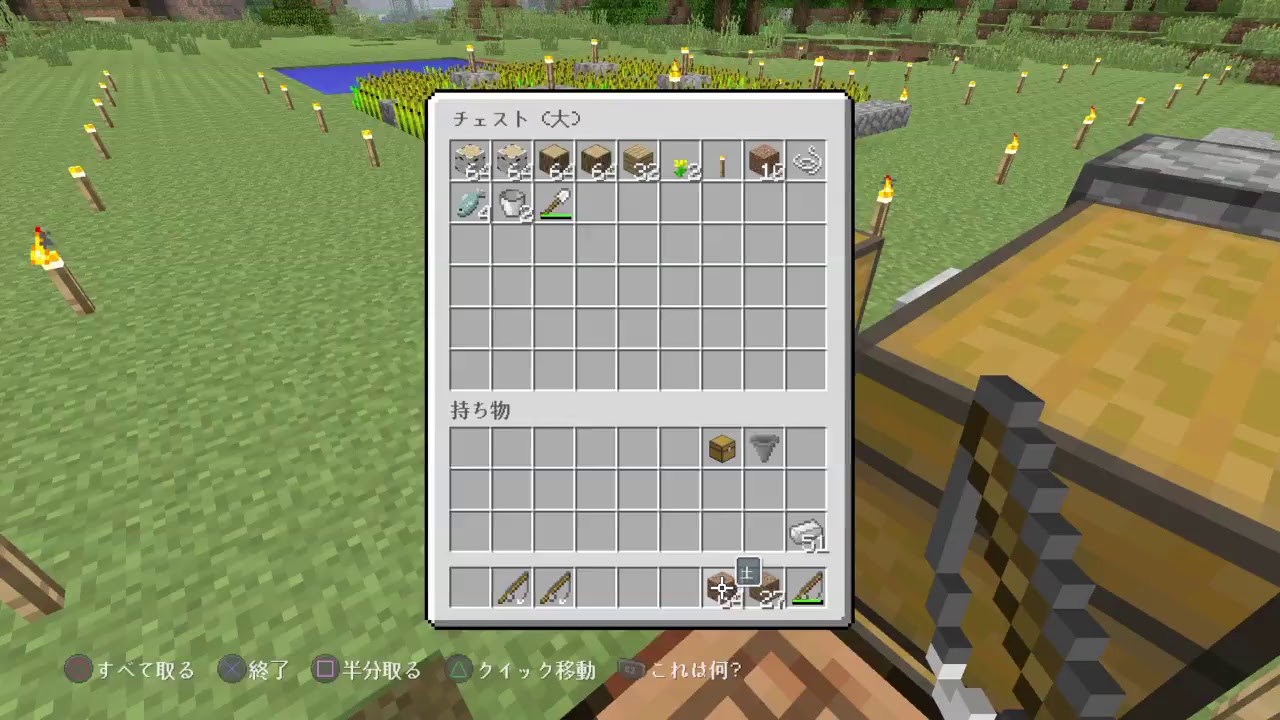Select the dirt stack of 16 in chest

pos(763,162)
